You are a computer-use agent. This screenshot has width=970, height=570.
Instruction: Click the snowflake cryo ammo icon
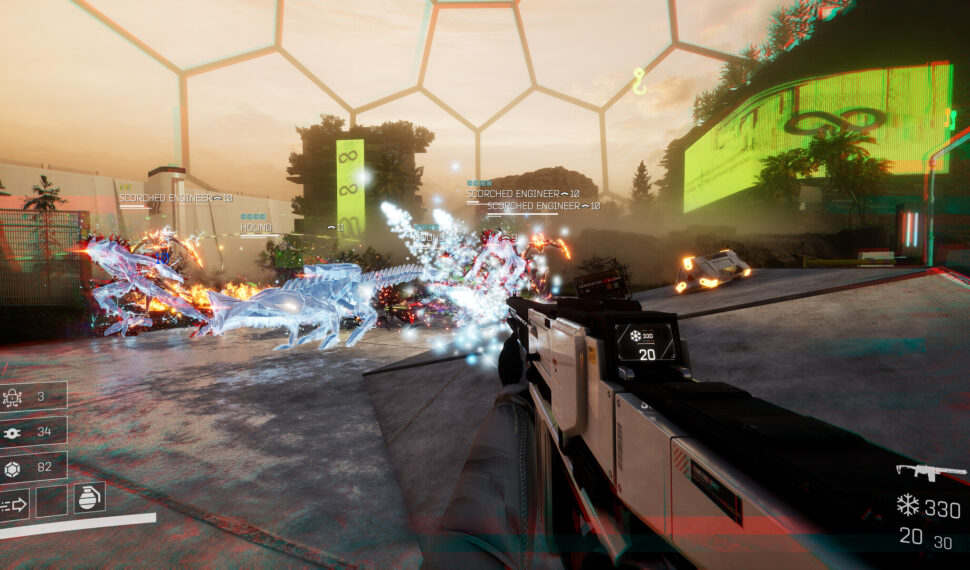(907, 506)
